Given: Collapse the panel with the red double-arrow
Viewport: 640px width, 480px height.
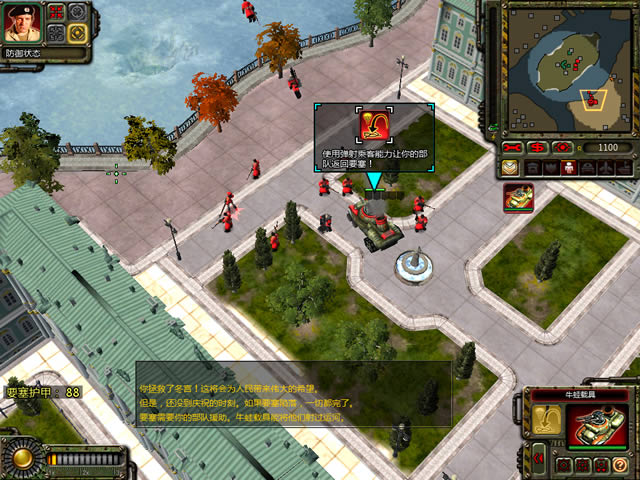Looking at the screenshot, I should pos(540,459).
